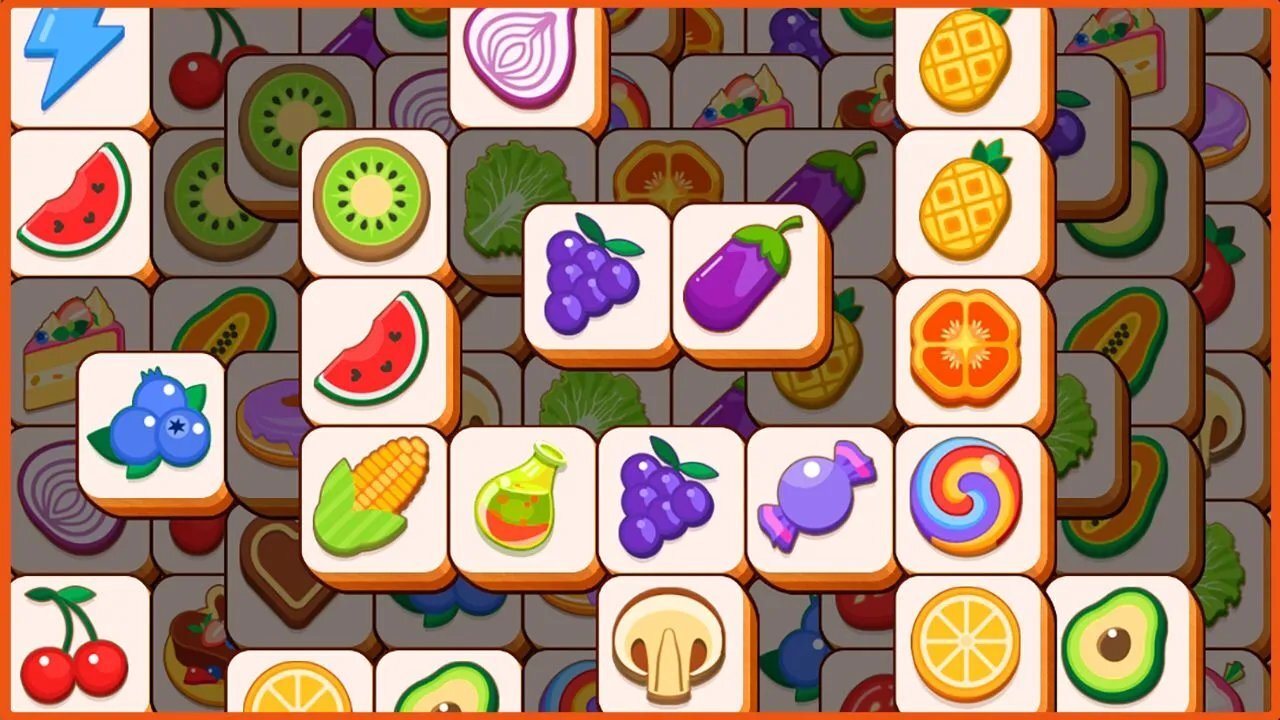Tap the uncovered red onion tile
The image size is (1280, 720).
click(x=520, y=55)
